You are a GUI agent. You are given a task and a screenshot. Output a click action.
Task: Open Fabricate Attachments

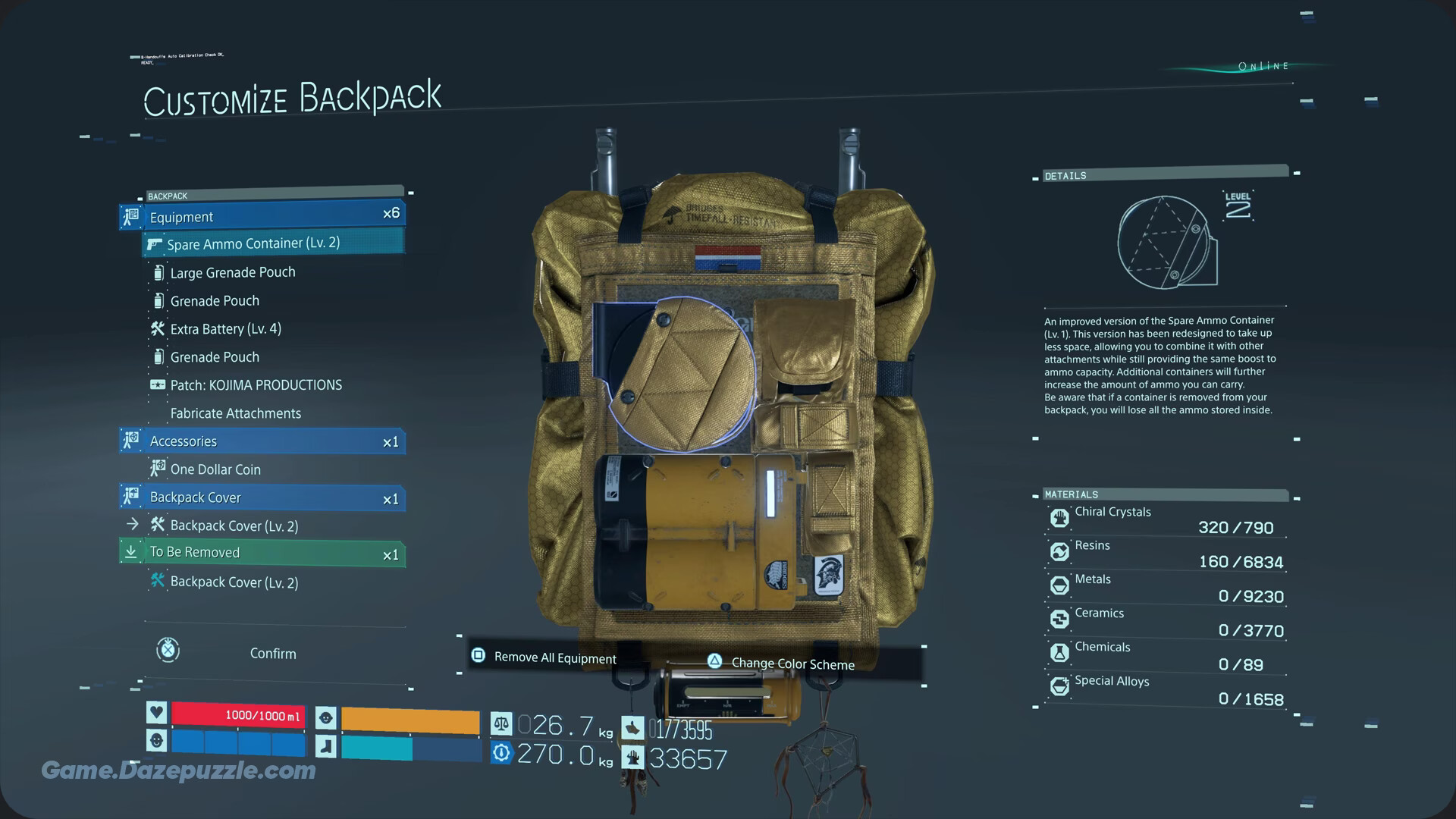tap(236, 413)
